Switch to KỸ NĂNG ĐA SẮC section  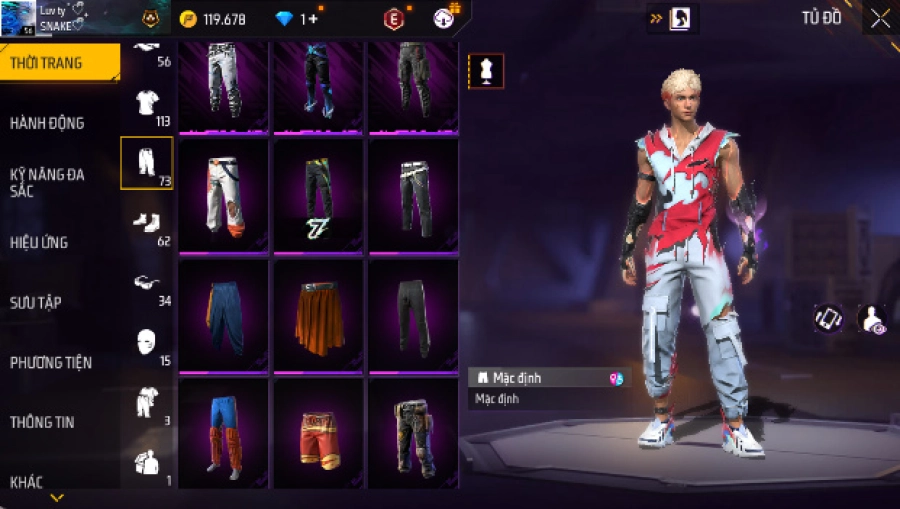point(47,182)
